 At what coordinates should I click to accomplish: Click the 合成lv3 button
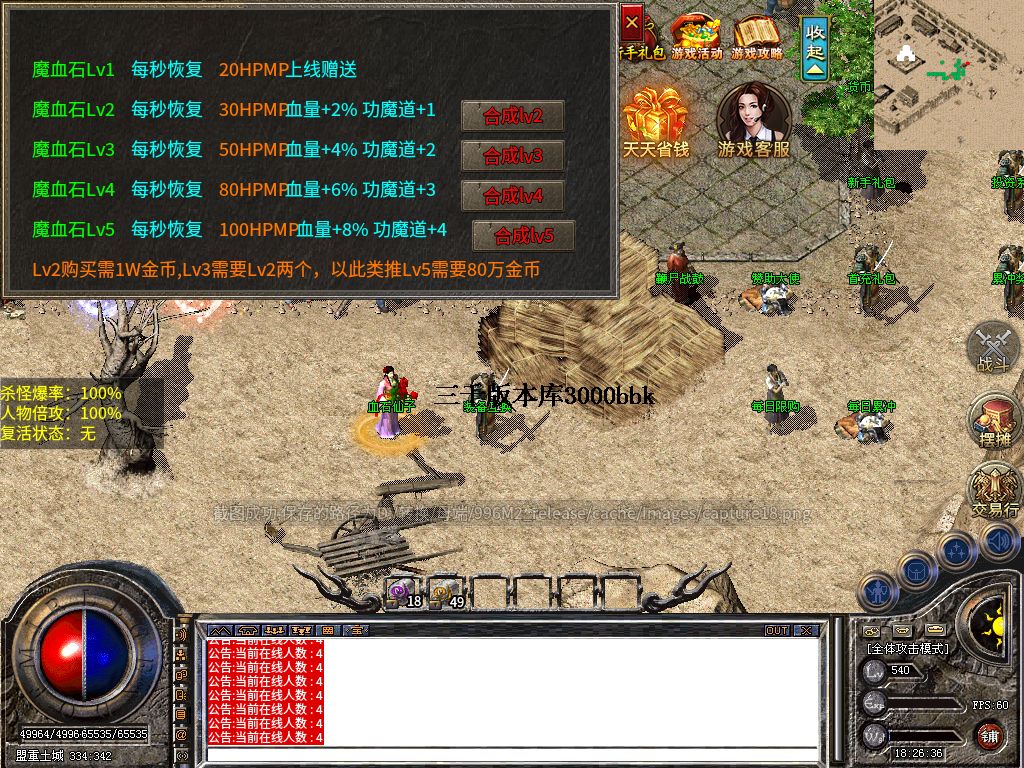(512, 156)
